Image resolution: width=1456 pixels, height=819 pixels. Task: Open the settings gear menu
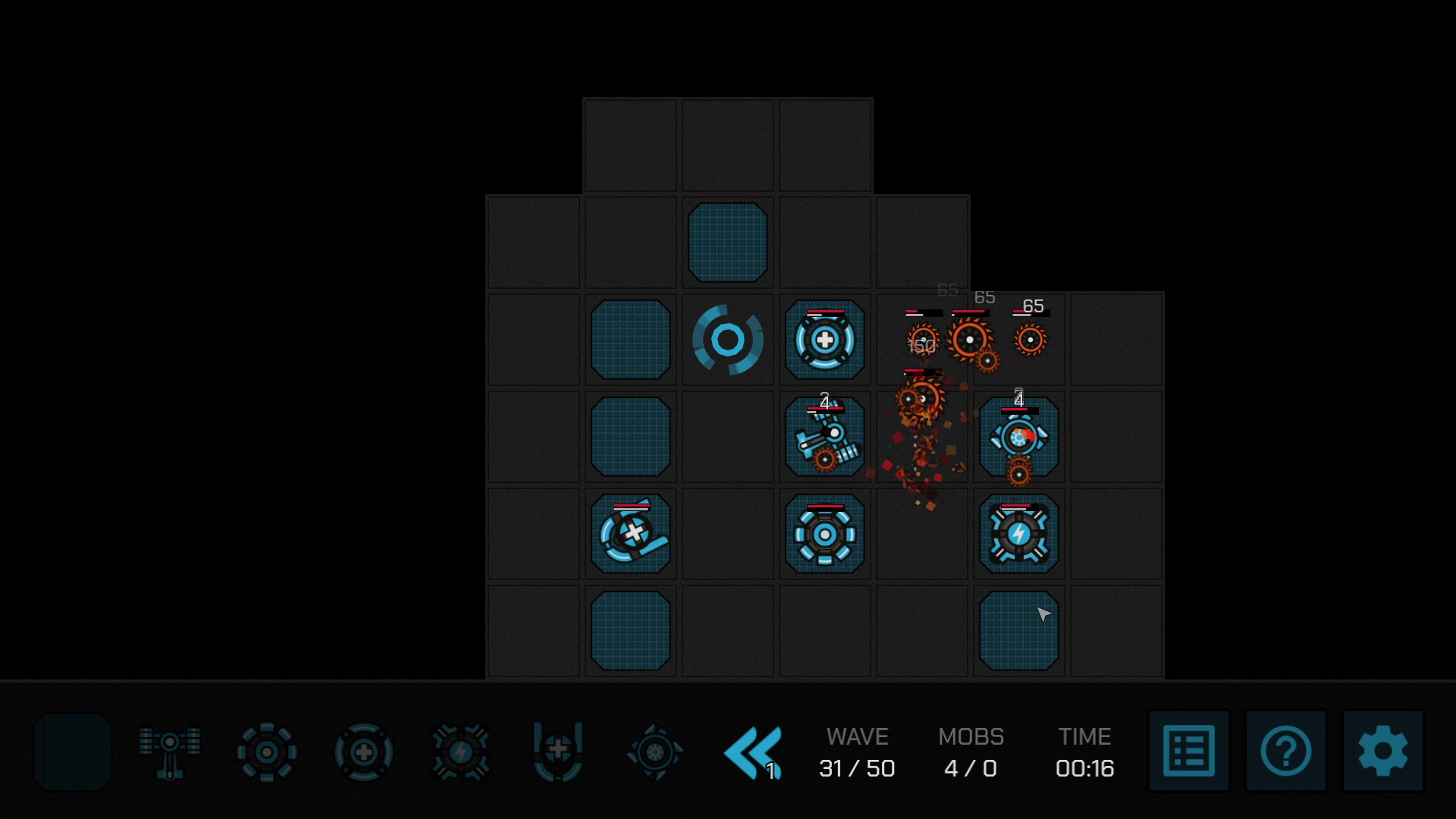pyautogui.click(x=1382, y=751)
